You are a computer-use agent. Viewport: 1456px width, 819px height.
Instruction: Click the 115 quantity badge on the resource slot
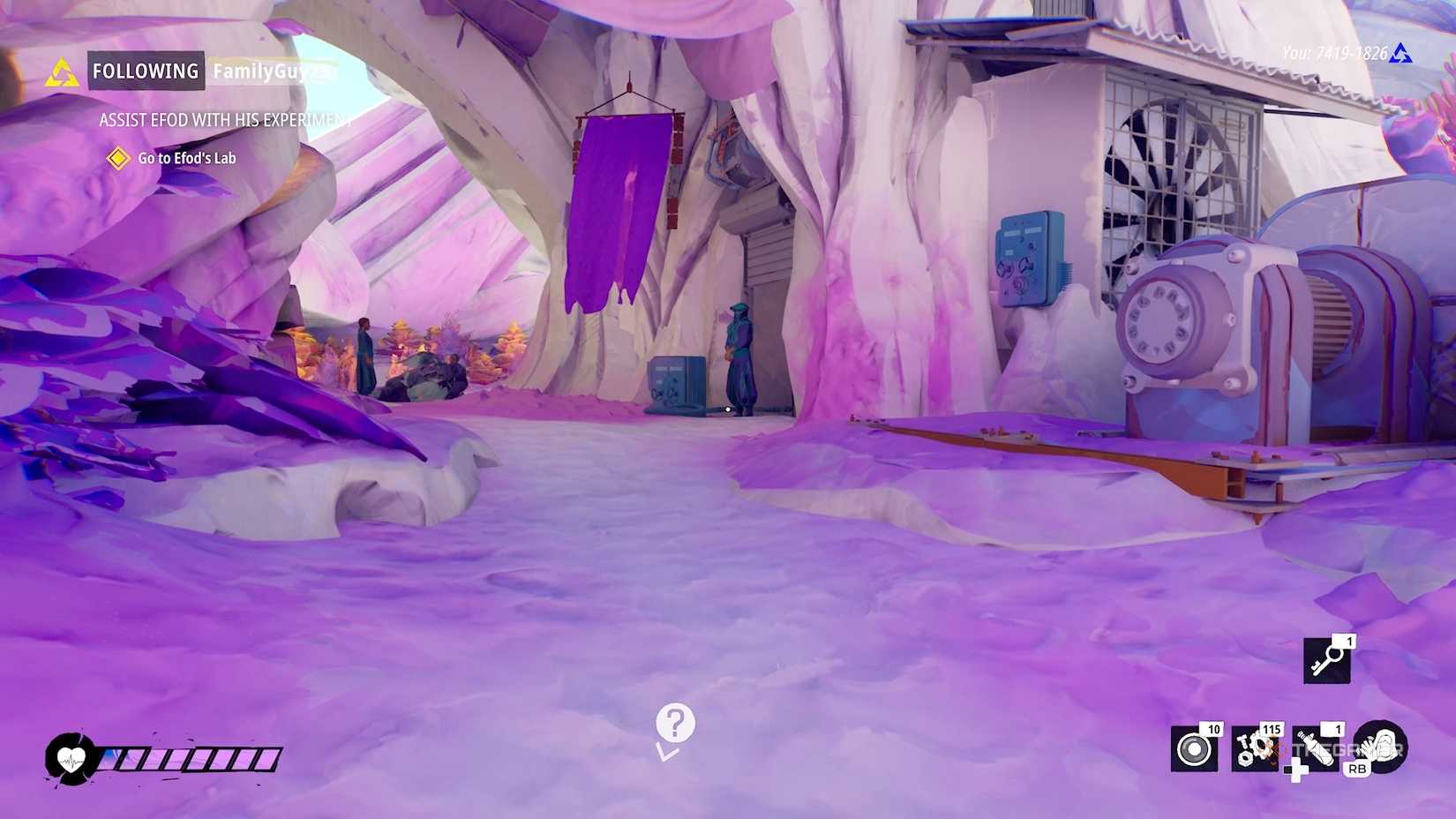click(1271, 730)
